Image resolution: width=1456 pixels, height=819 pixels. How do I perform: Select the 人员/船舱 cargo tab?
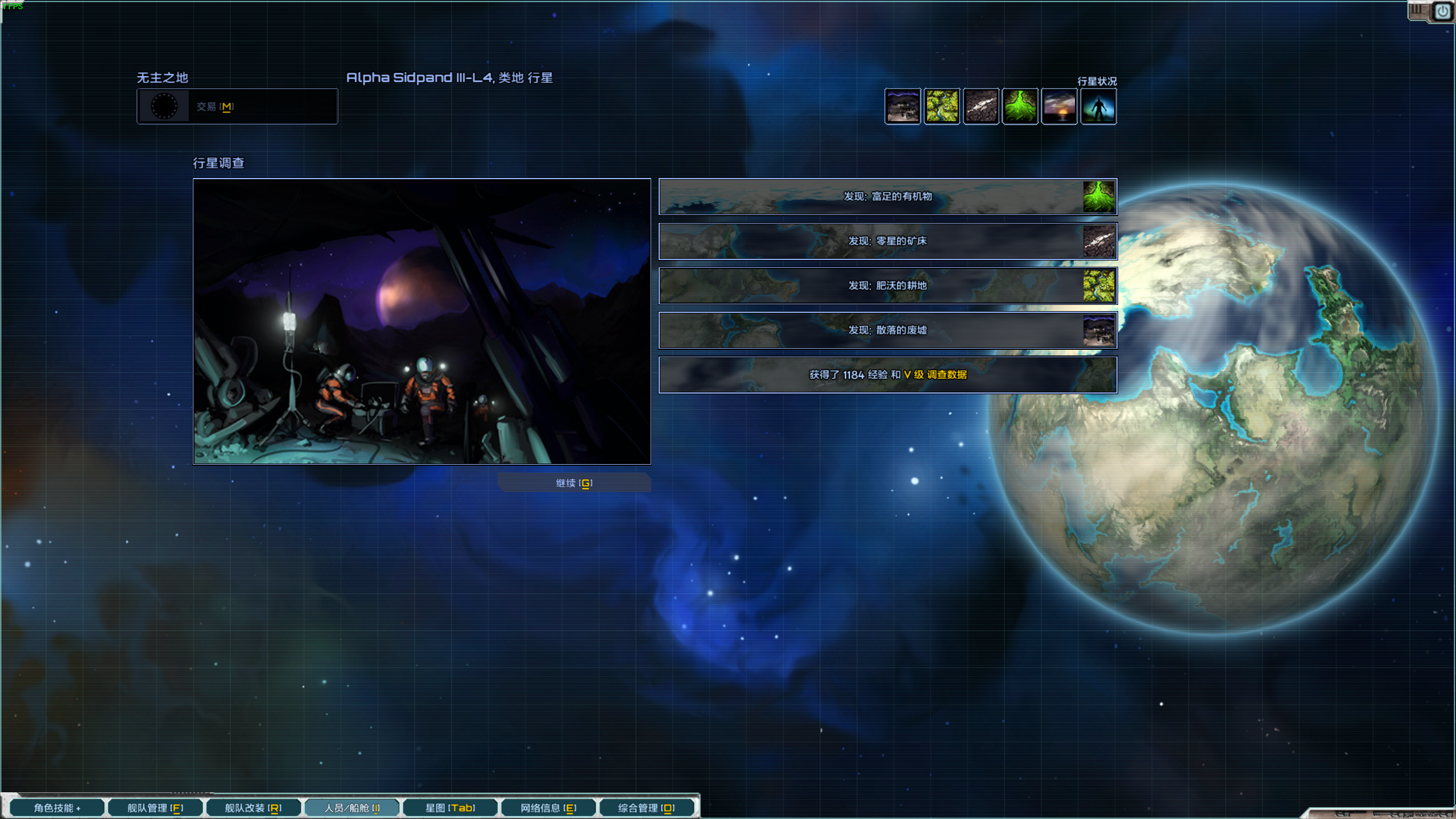(x=352, y=808)
